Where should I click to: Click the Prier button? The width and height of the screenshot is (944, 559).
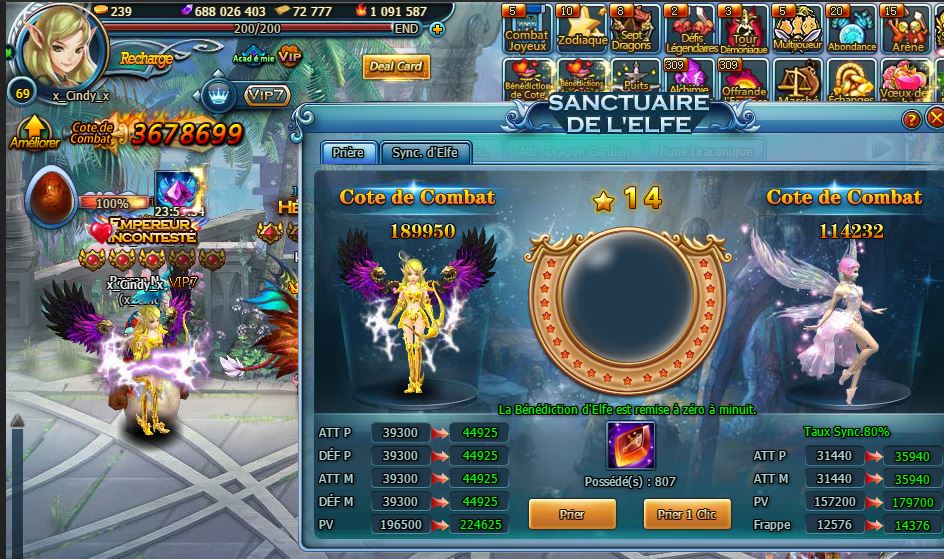(570, 514)
